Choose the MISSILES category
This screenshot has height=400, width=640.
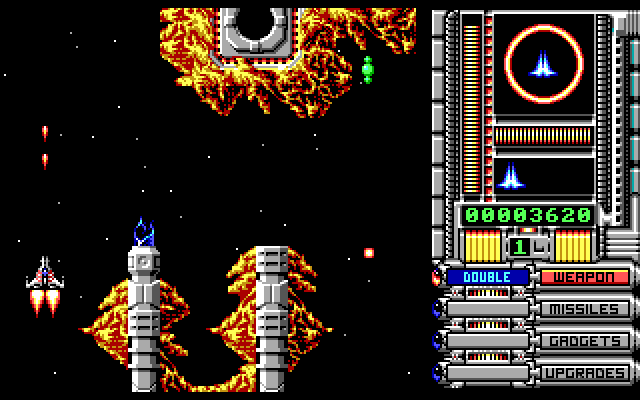pyautogui.click(x=585, y=309)
